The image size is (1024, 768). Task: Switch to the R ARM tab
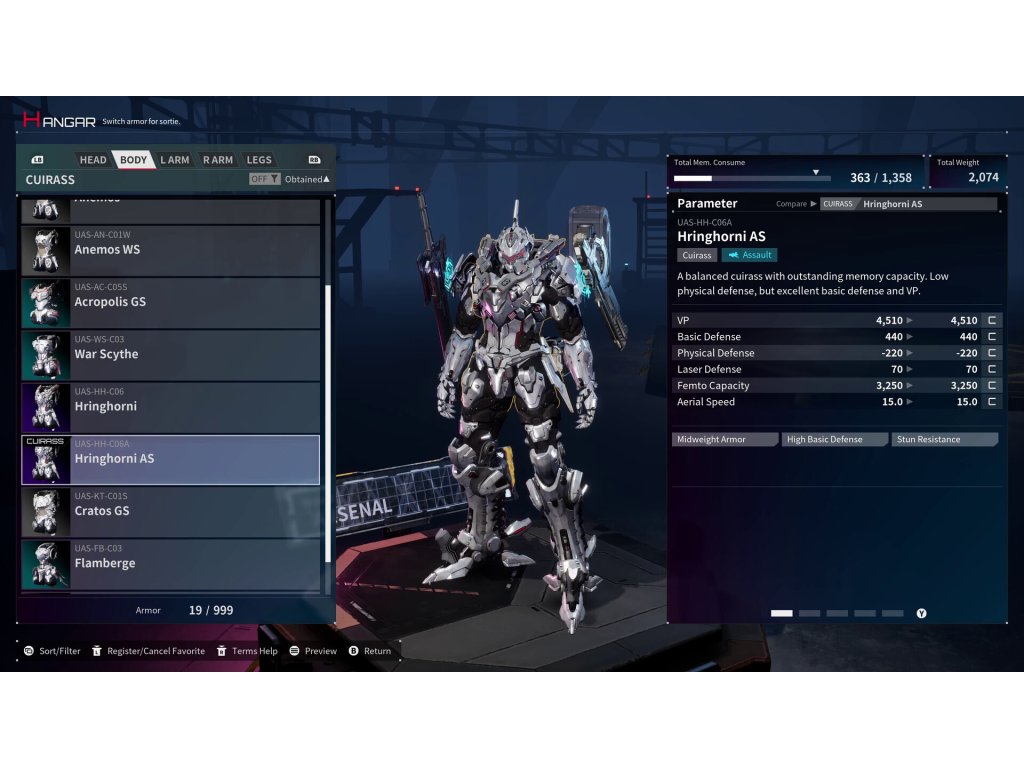[217, 160]
